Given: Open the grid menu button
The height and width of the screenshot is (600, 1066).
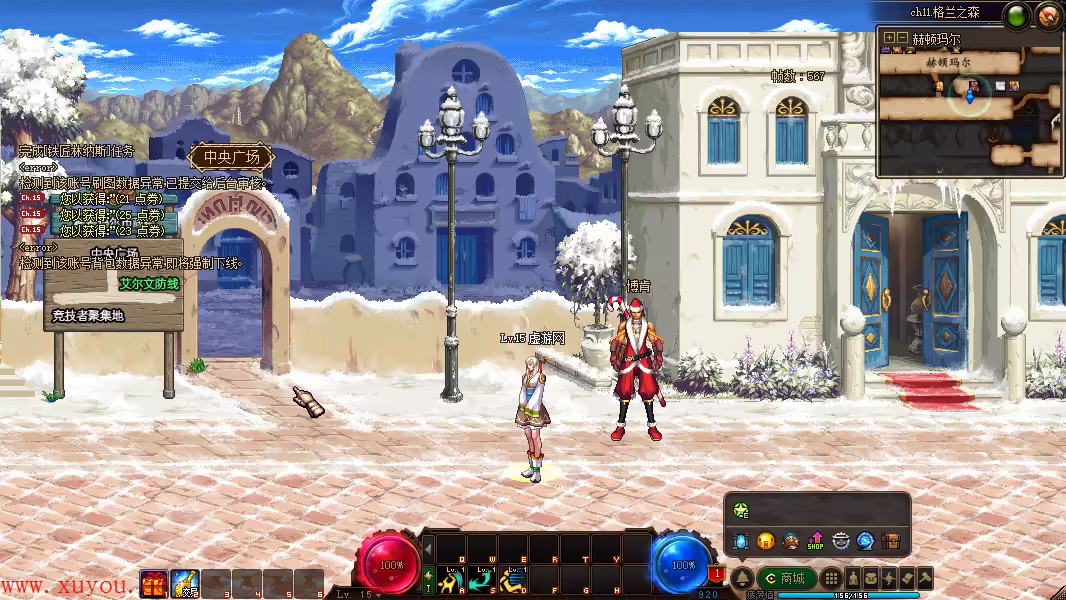Looking at the screenshot, I should (x=831, y=578).
